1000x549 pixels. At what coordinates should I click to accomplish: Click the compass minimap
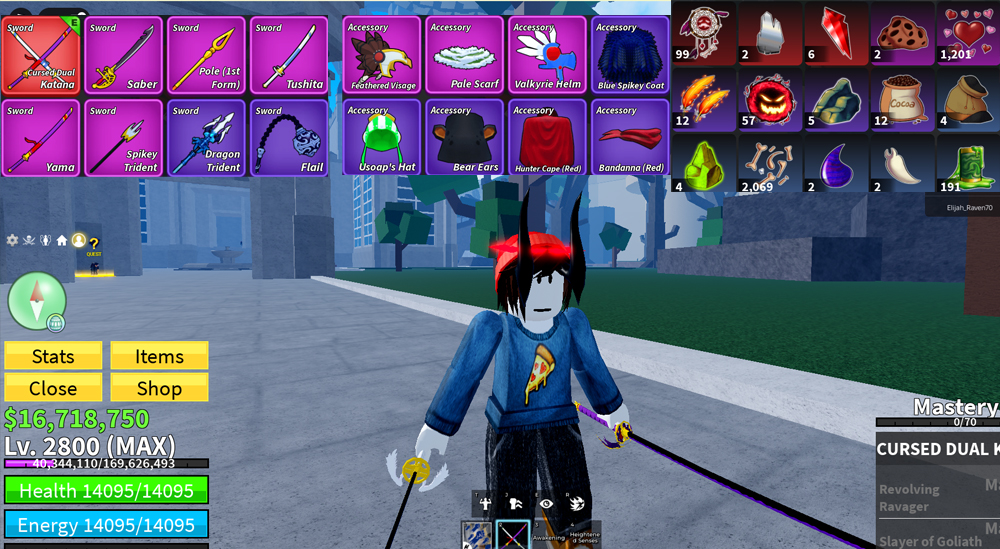[37, 300]
